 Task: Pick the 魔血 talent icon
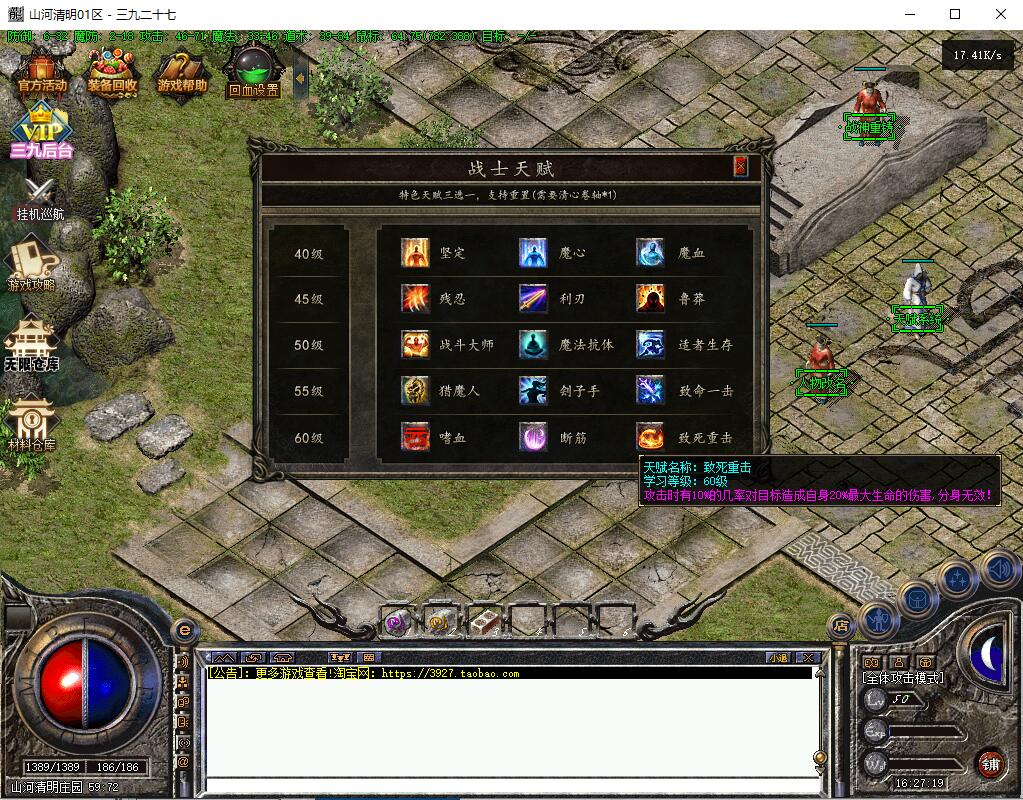tap(651, 253)
